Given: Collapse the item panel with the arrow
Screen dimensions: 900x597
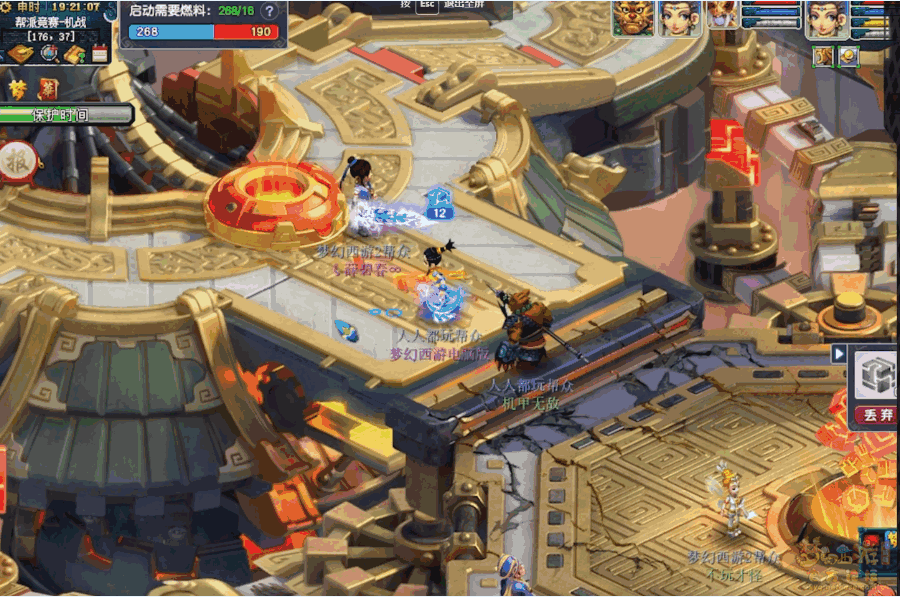Looking at the screenshot, I should [838, 354].
